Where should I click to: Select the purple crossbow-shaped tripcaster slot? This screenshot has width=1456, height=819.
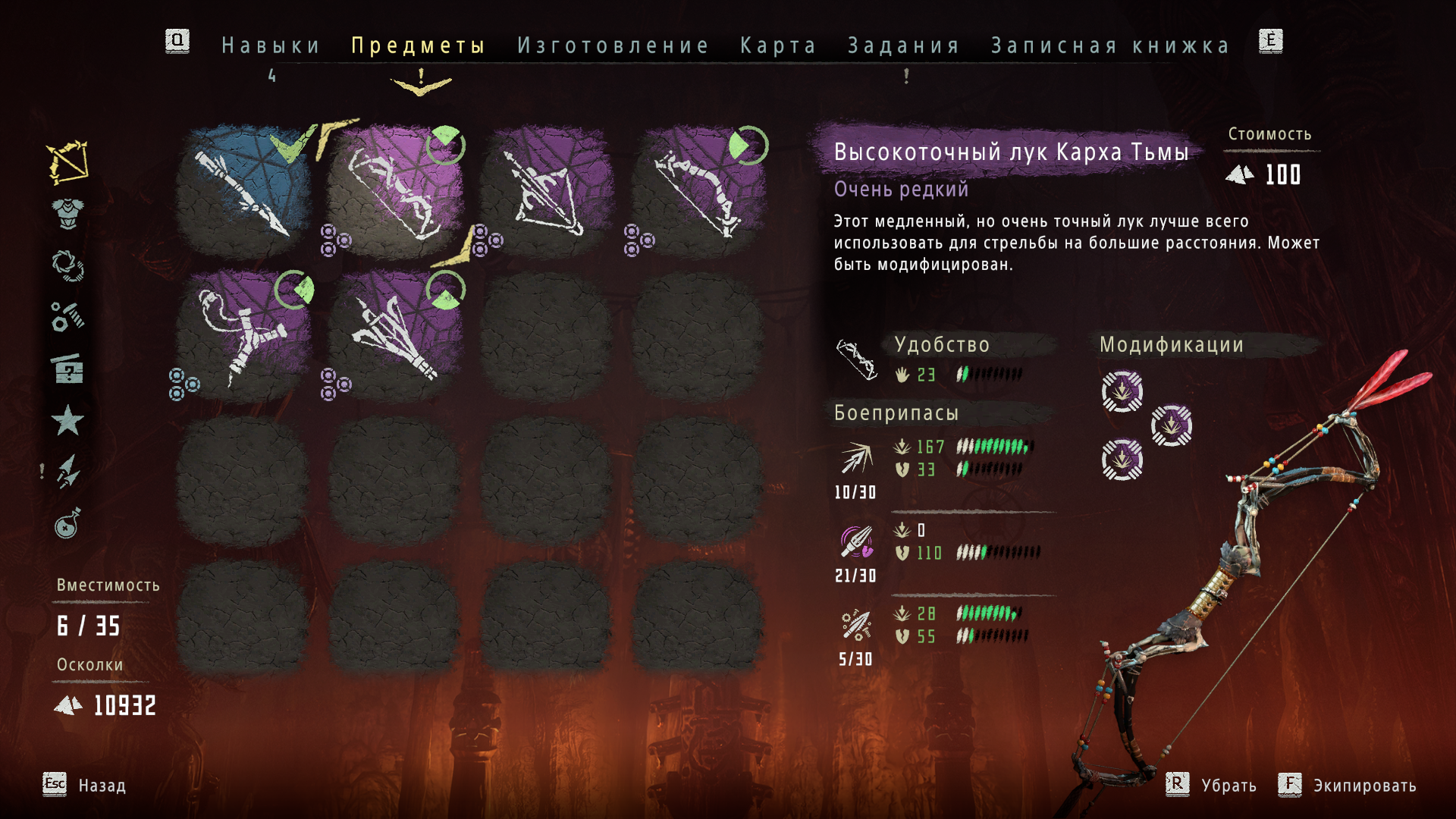click(547, 191)
